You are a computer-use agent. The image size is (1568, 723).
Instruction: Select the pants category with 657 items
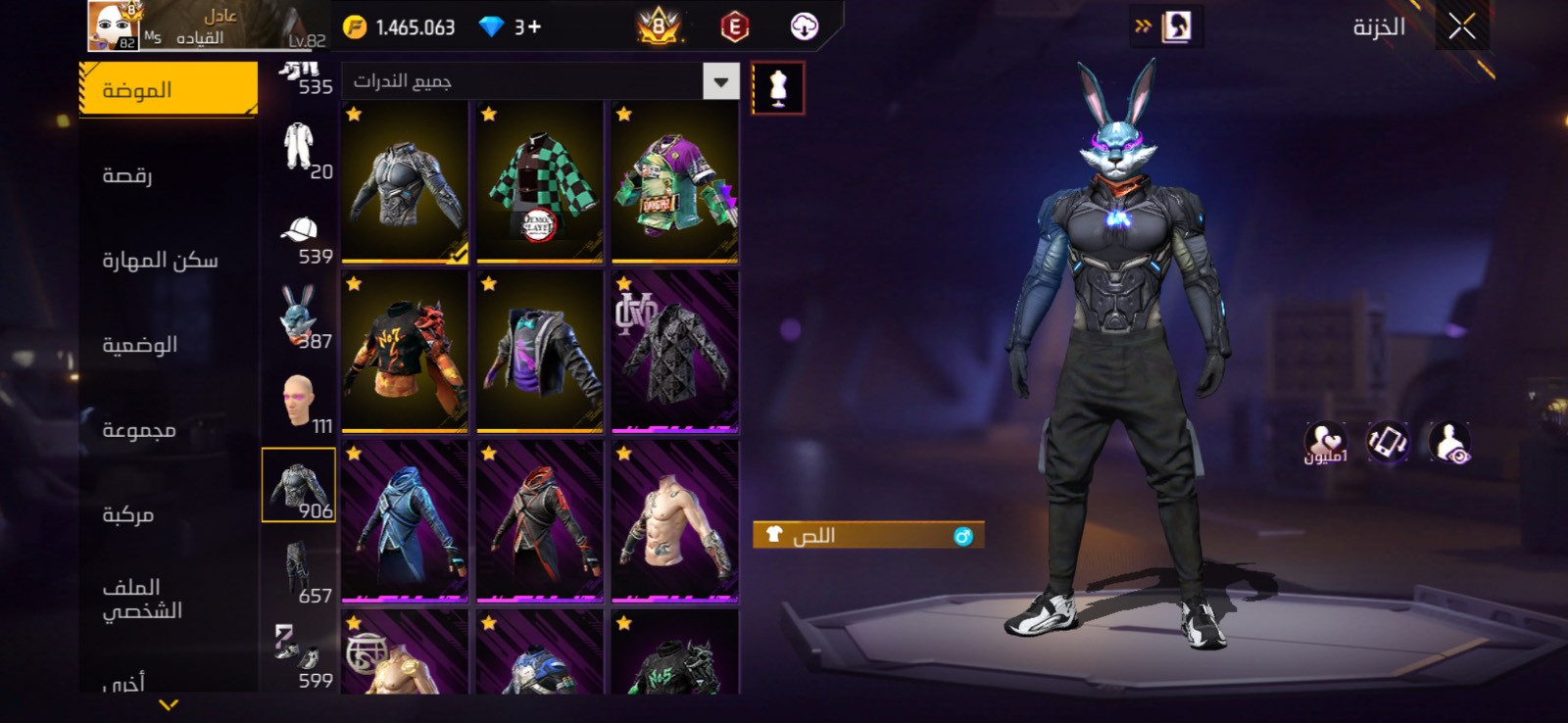click(x=300, y=572)
